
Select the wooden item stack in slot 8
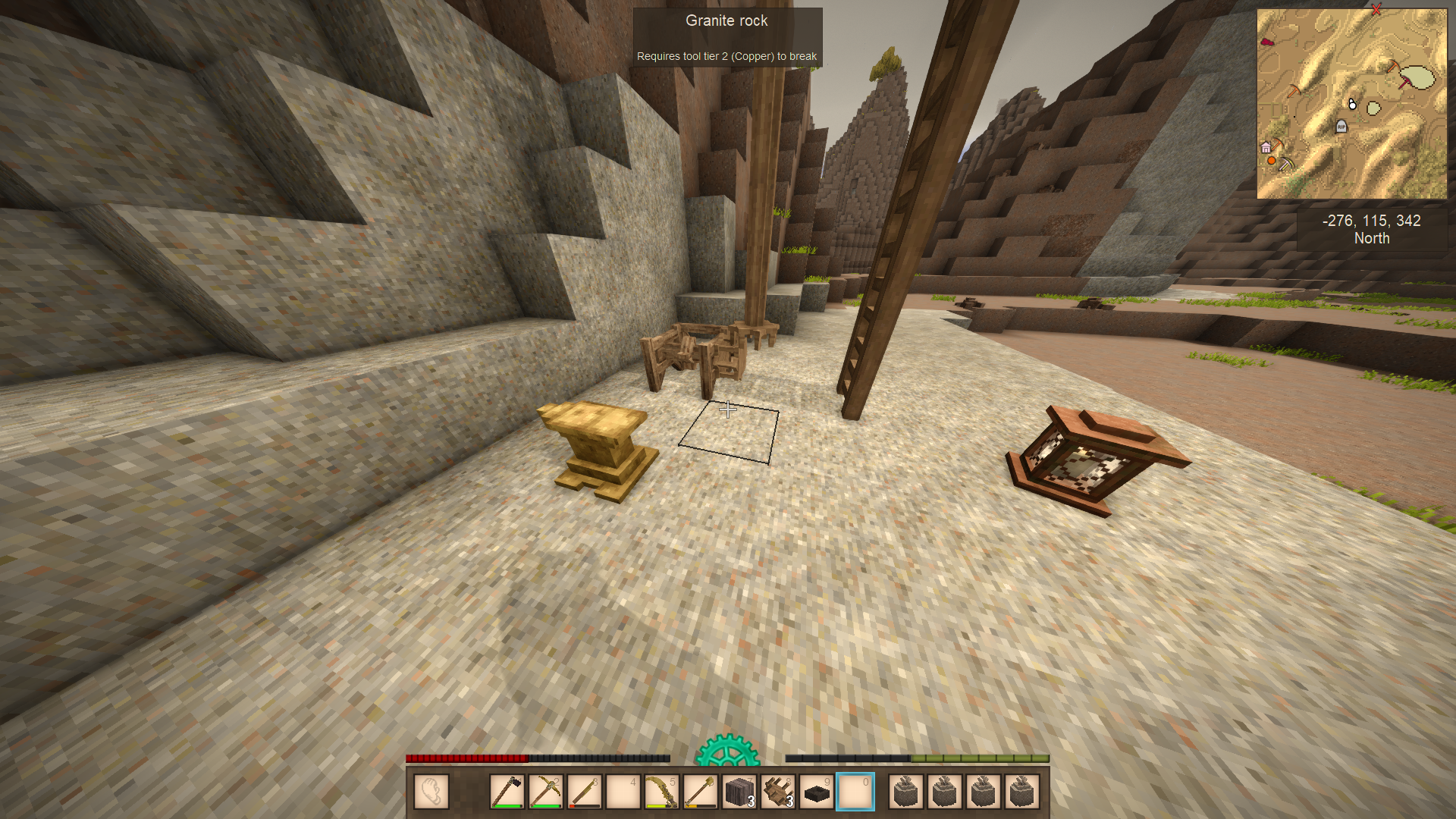(x=779, y=792)
